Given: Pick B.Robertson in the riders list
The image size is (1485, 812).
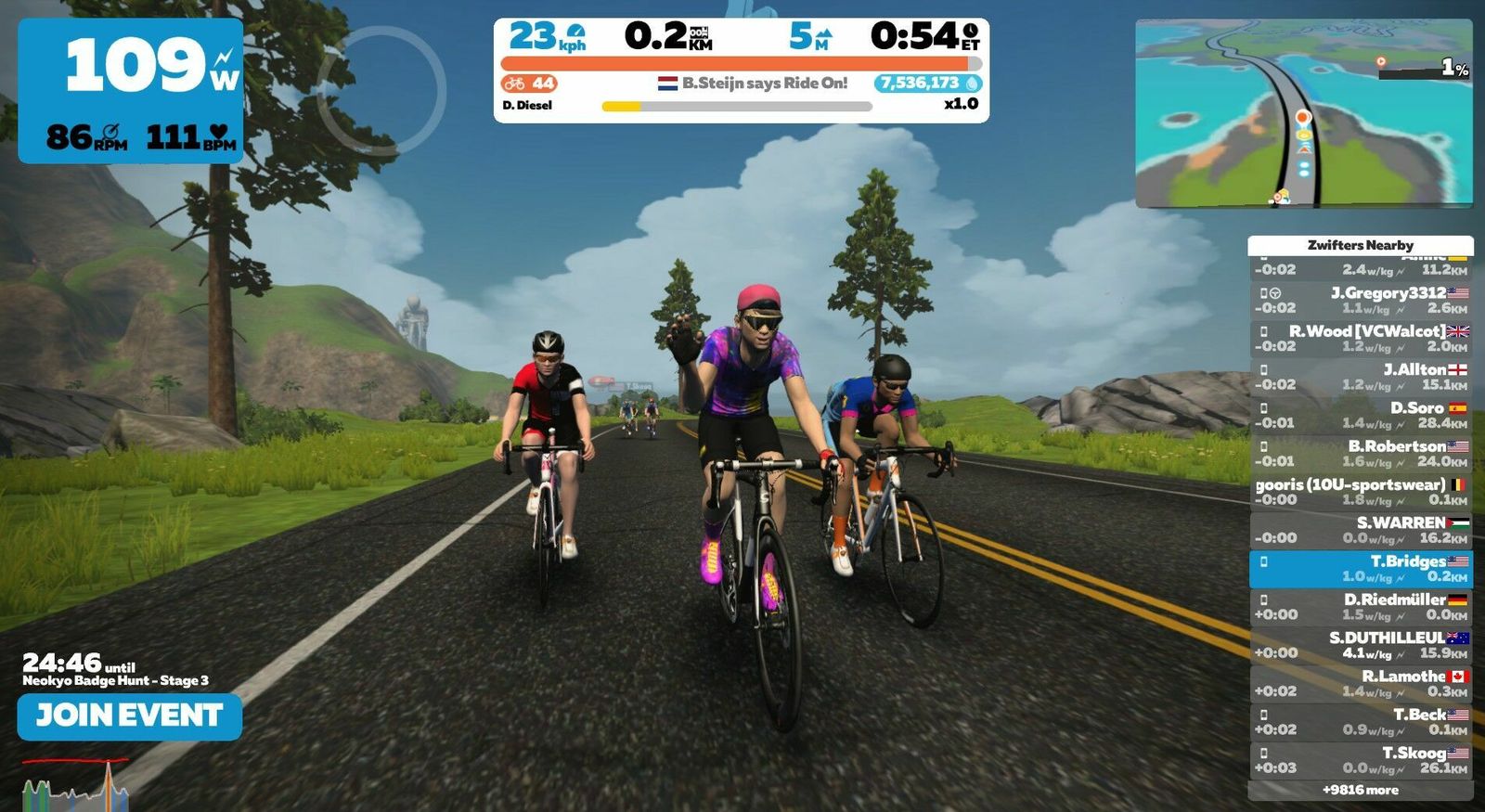Looking at the screenshot, I should [1360, 453].
